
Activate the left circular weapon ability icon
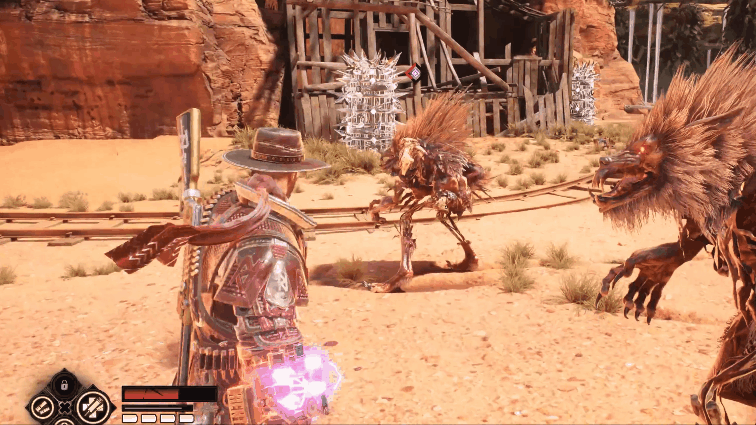(43, 406)
